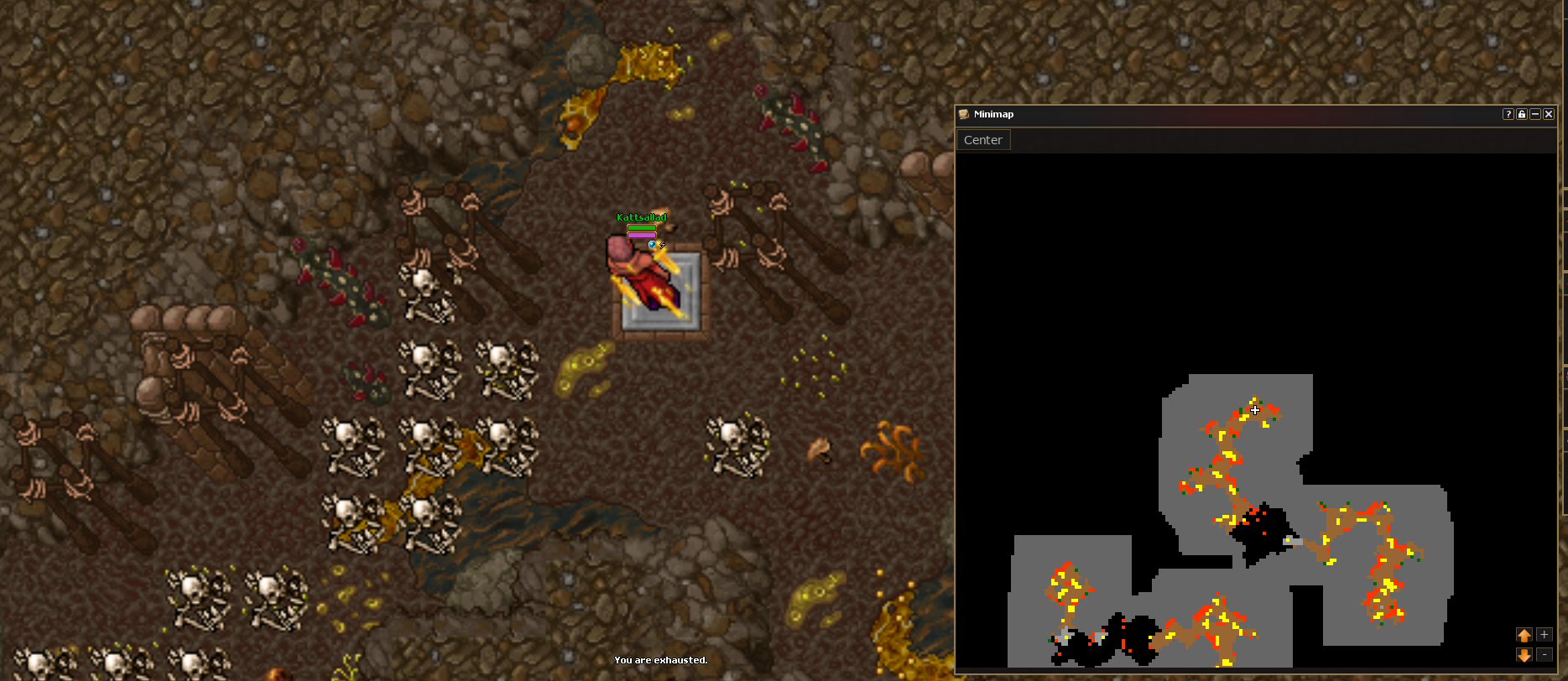The width and height of the screenshot is (1568, 681).
Task: Minimize the Minimap window
Action: click(x=1535, y=114)
